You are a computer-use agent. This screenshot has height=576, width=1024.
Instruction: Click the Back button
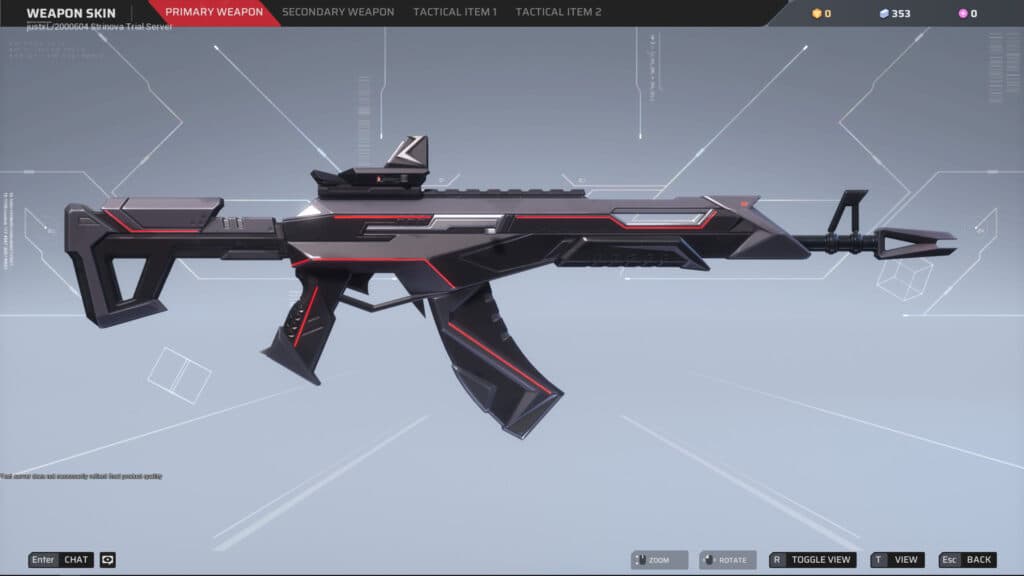(968, 560)
